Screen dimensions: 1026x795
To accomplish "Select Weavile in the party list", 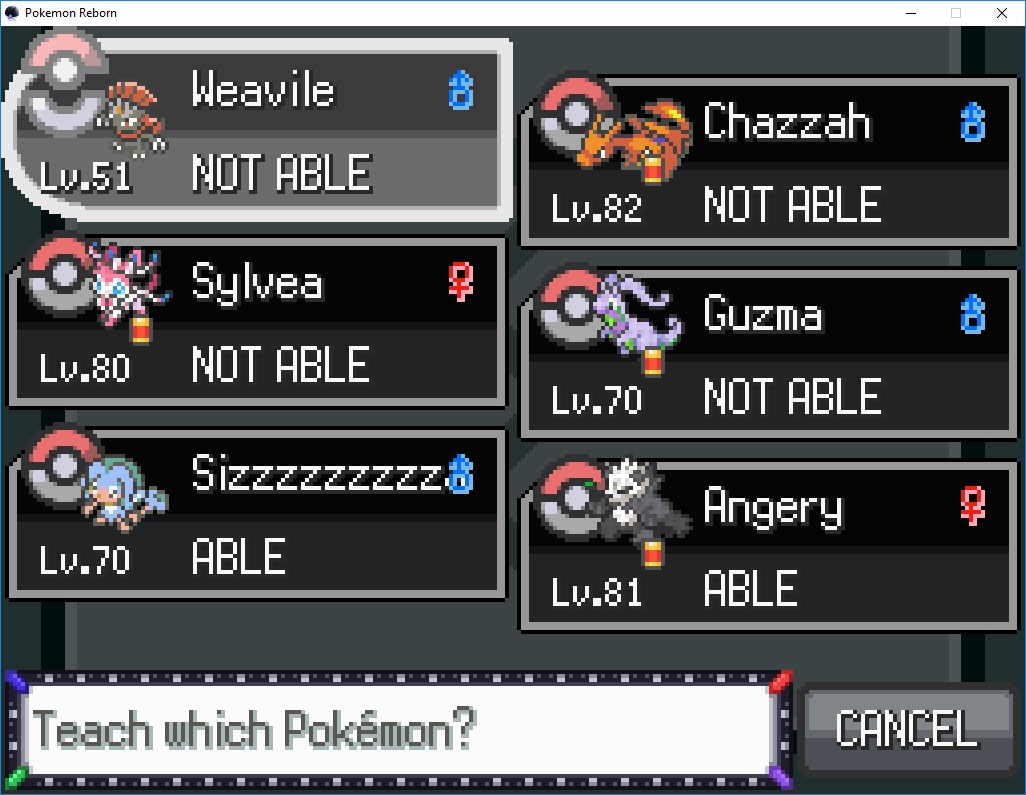I will click(258, 130).
